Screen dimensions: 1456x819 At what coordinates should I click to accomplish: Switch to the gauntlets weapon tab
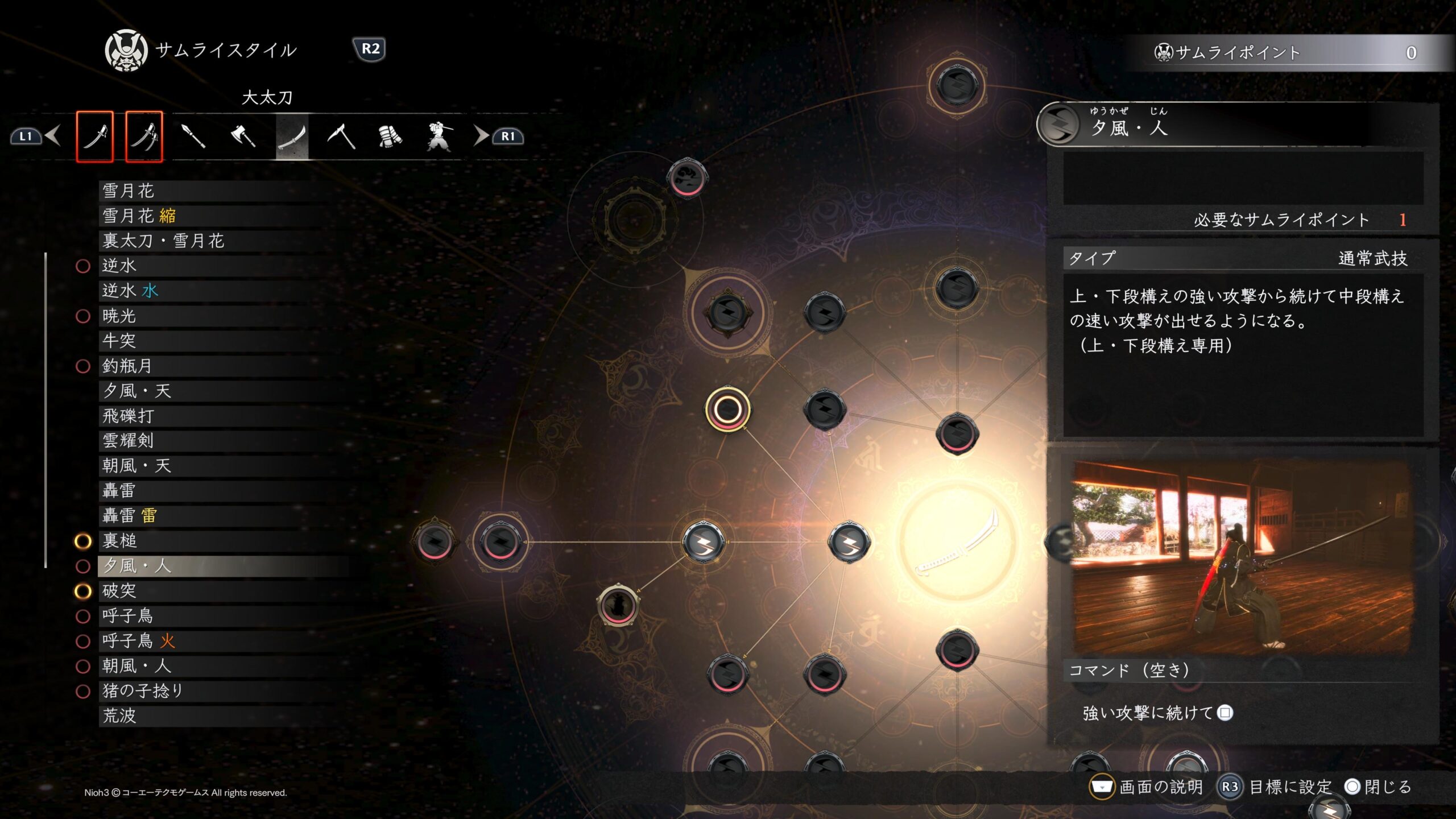(x=390, y=136)
